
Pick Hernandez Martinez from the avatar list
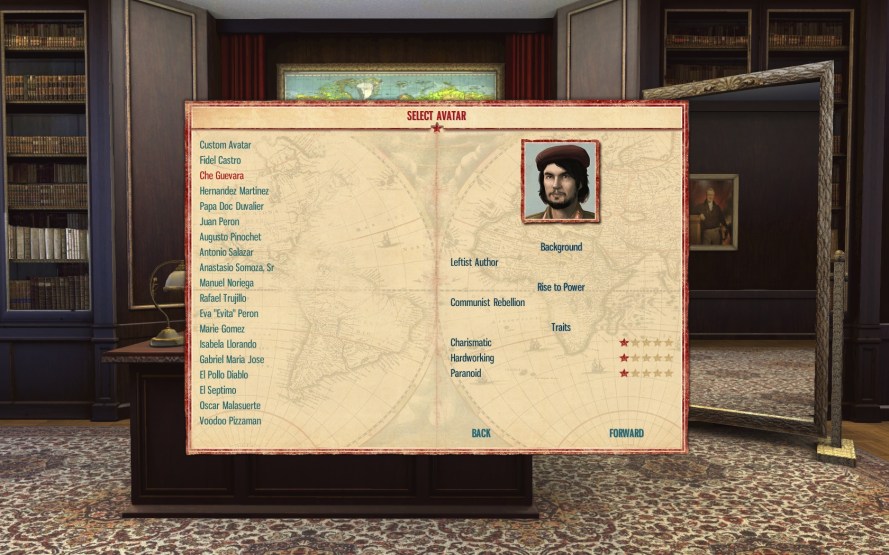point(233,191)
